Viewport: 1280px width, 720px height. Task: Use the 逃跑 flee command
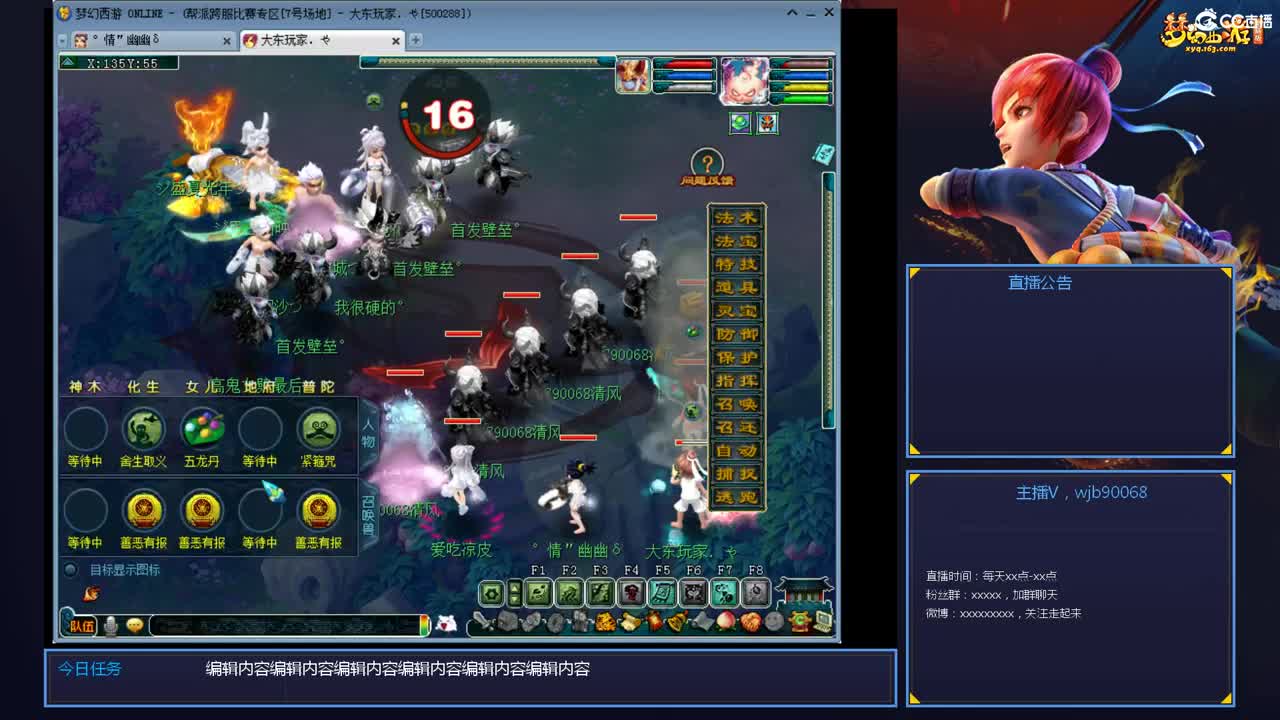pos(735,496)
